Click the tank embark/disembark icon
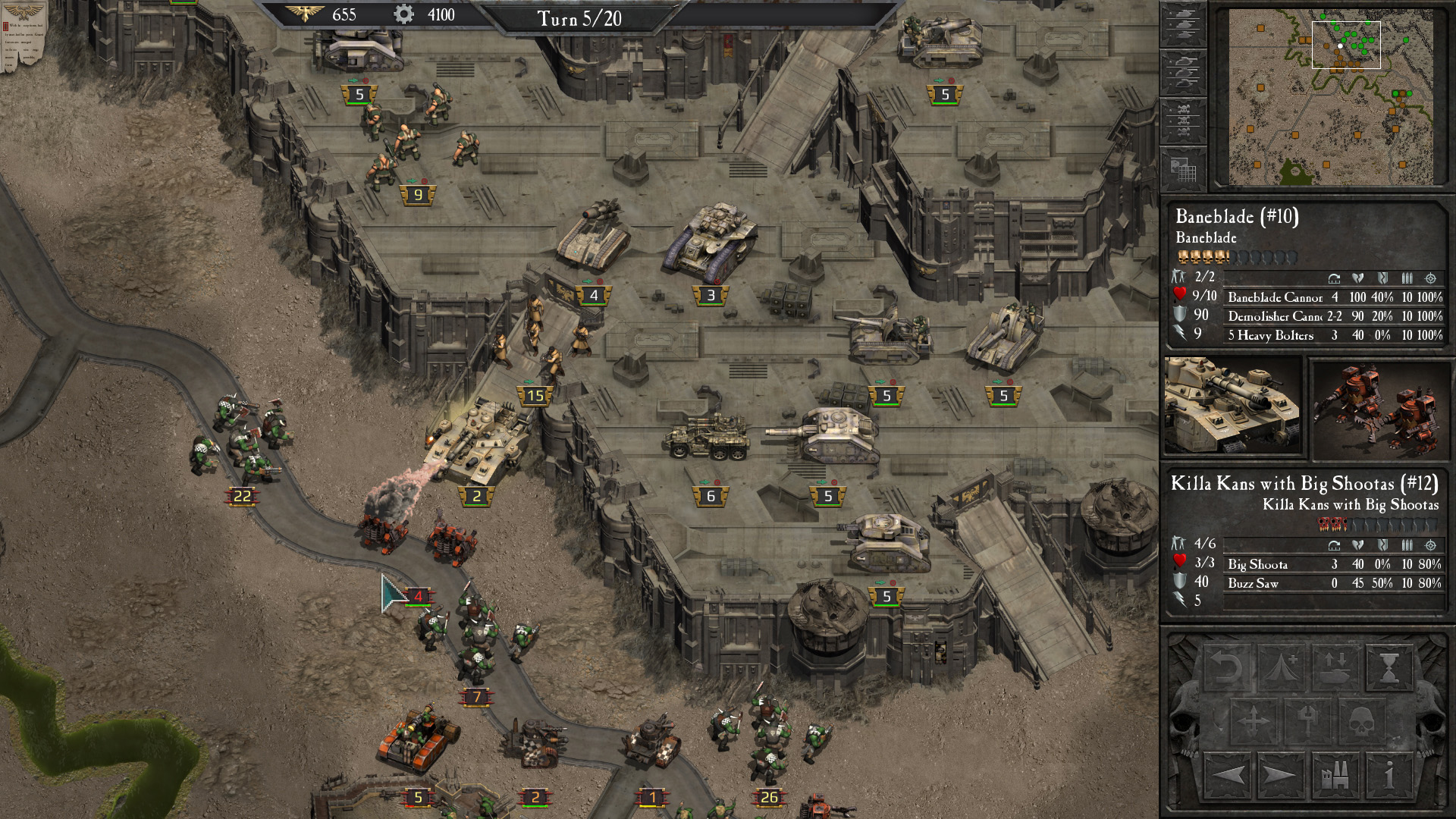The height and width of the screenshot is (819, 1456). pos(1335,667)
